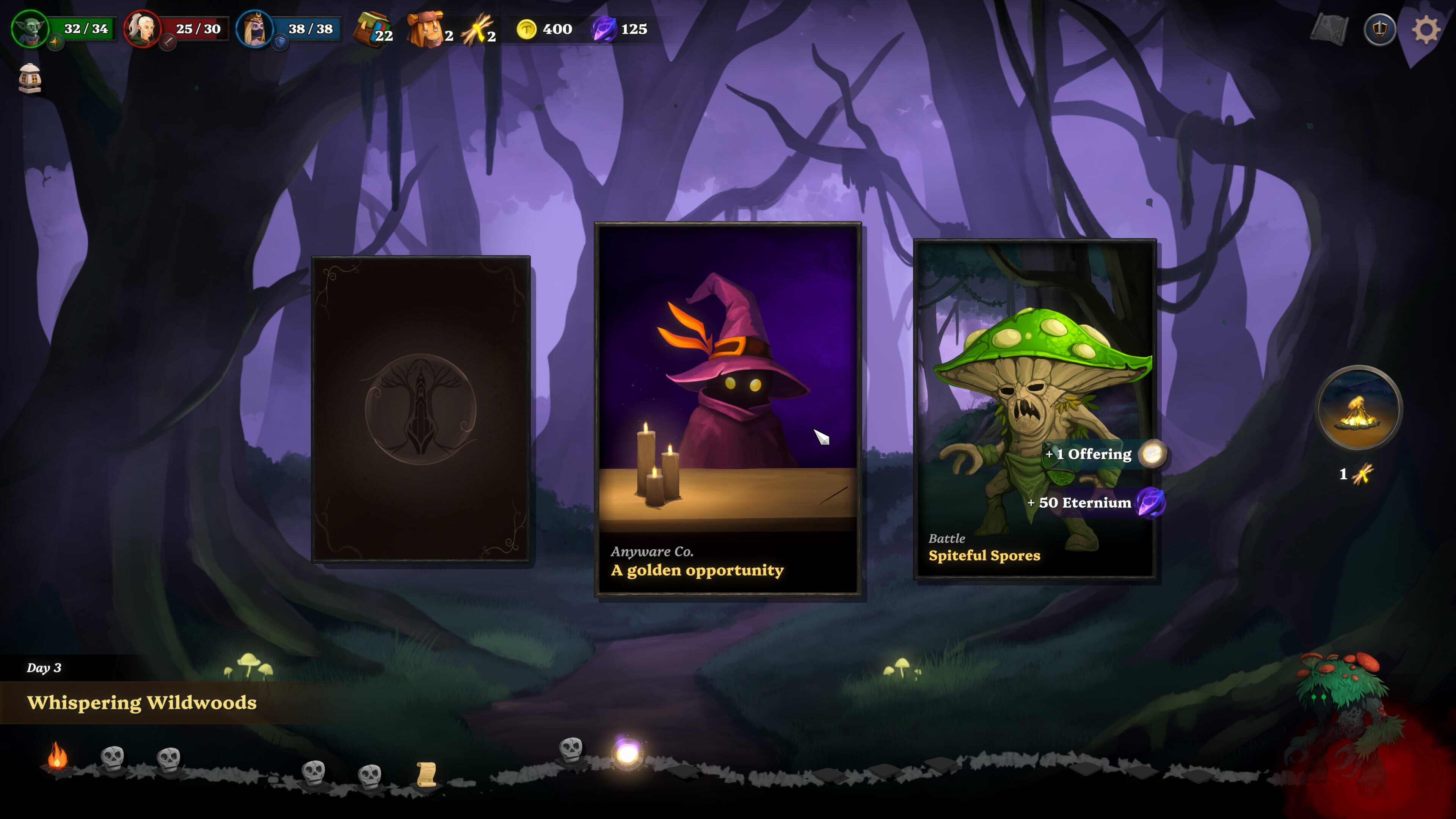The image size is (1456, 819).
Task: Select the white-haired elf hero portrait
Action: point(141,28)
